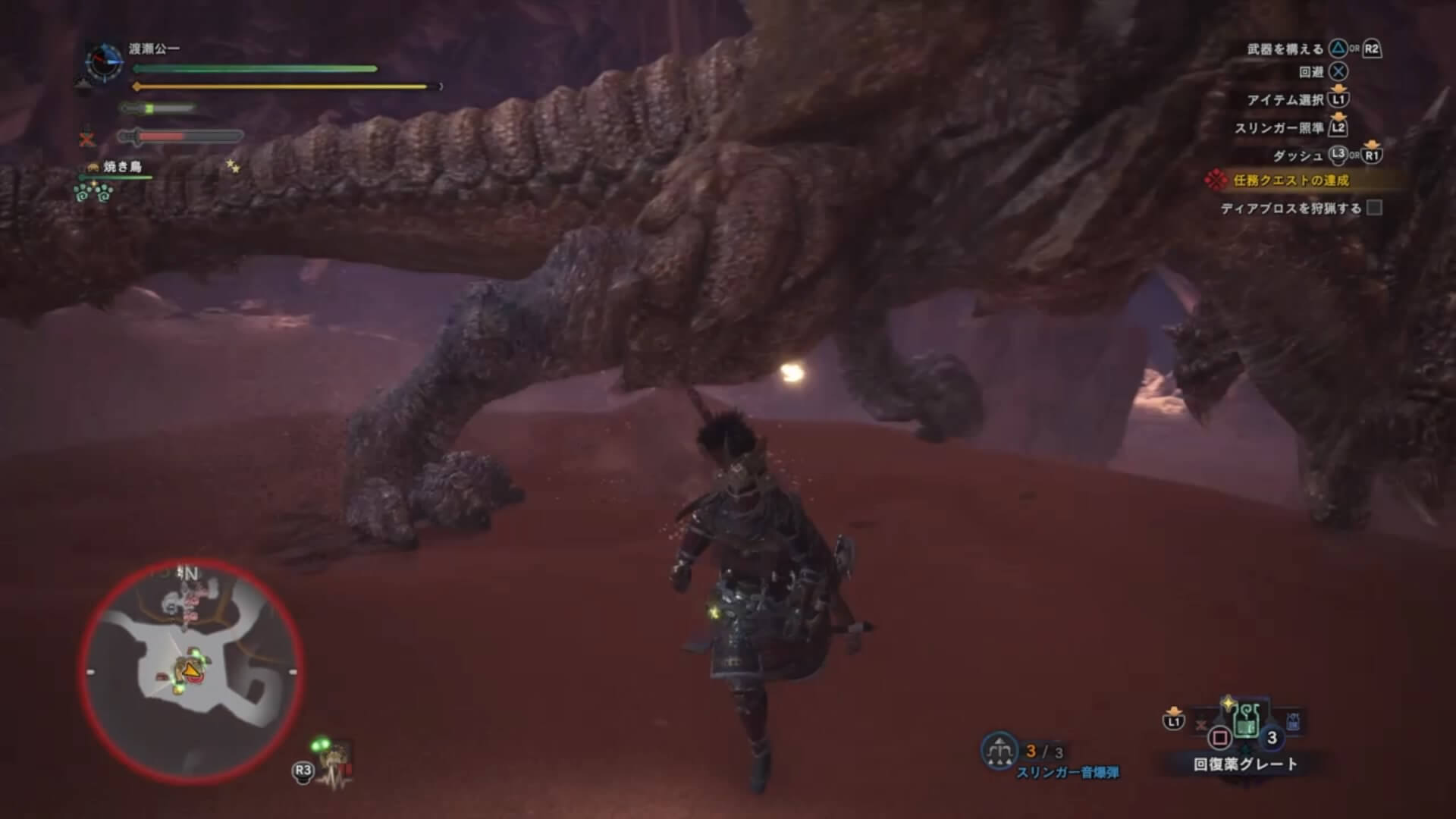Select player name 渡瀬公一
This screenshot has height=819, width=1456.
click(154, 49)
